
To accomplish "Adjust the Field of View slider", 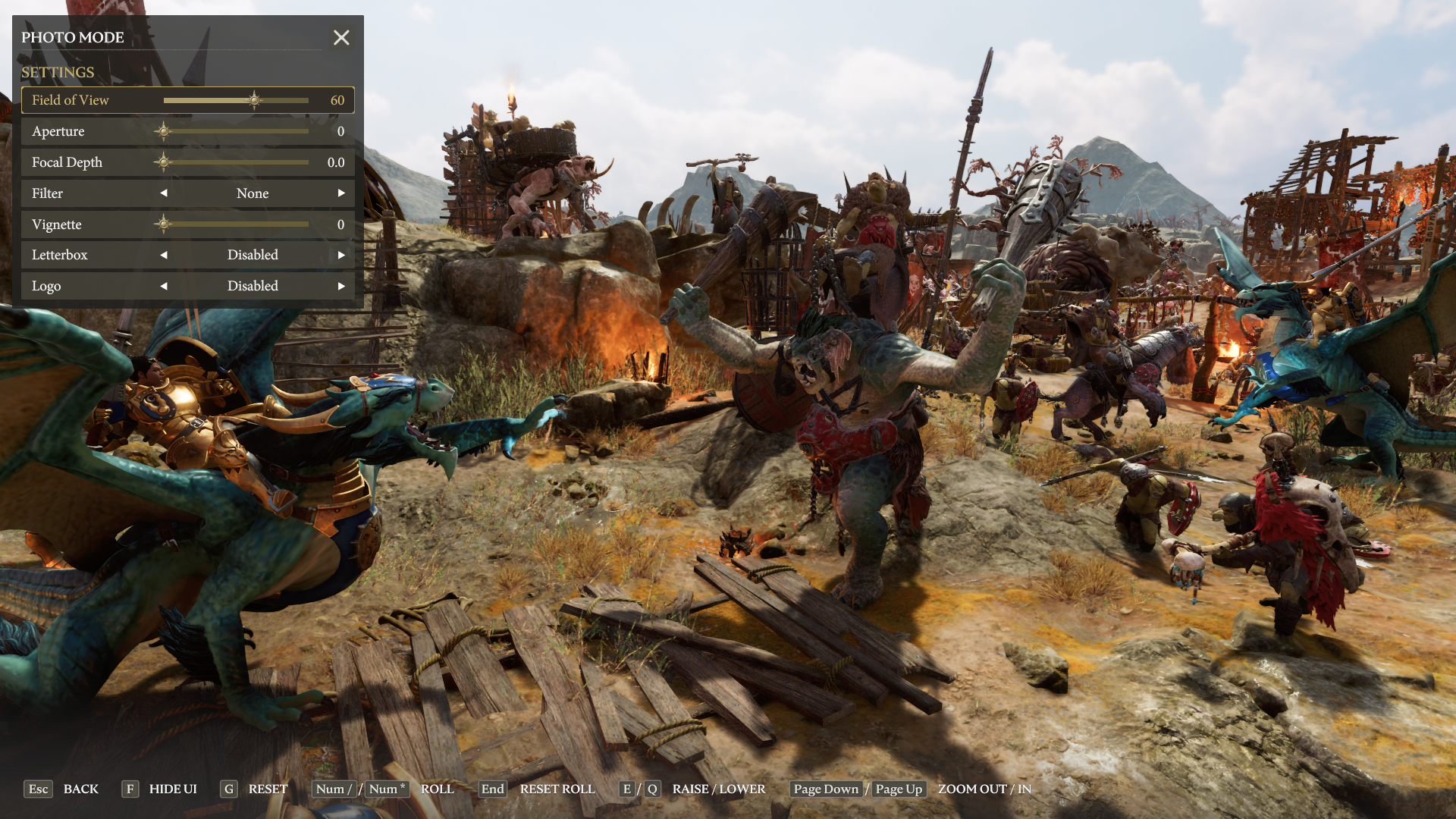I will (255, 100).
